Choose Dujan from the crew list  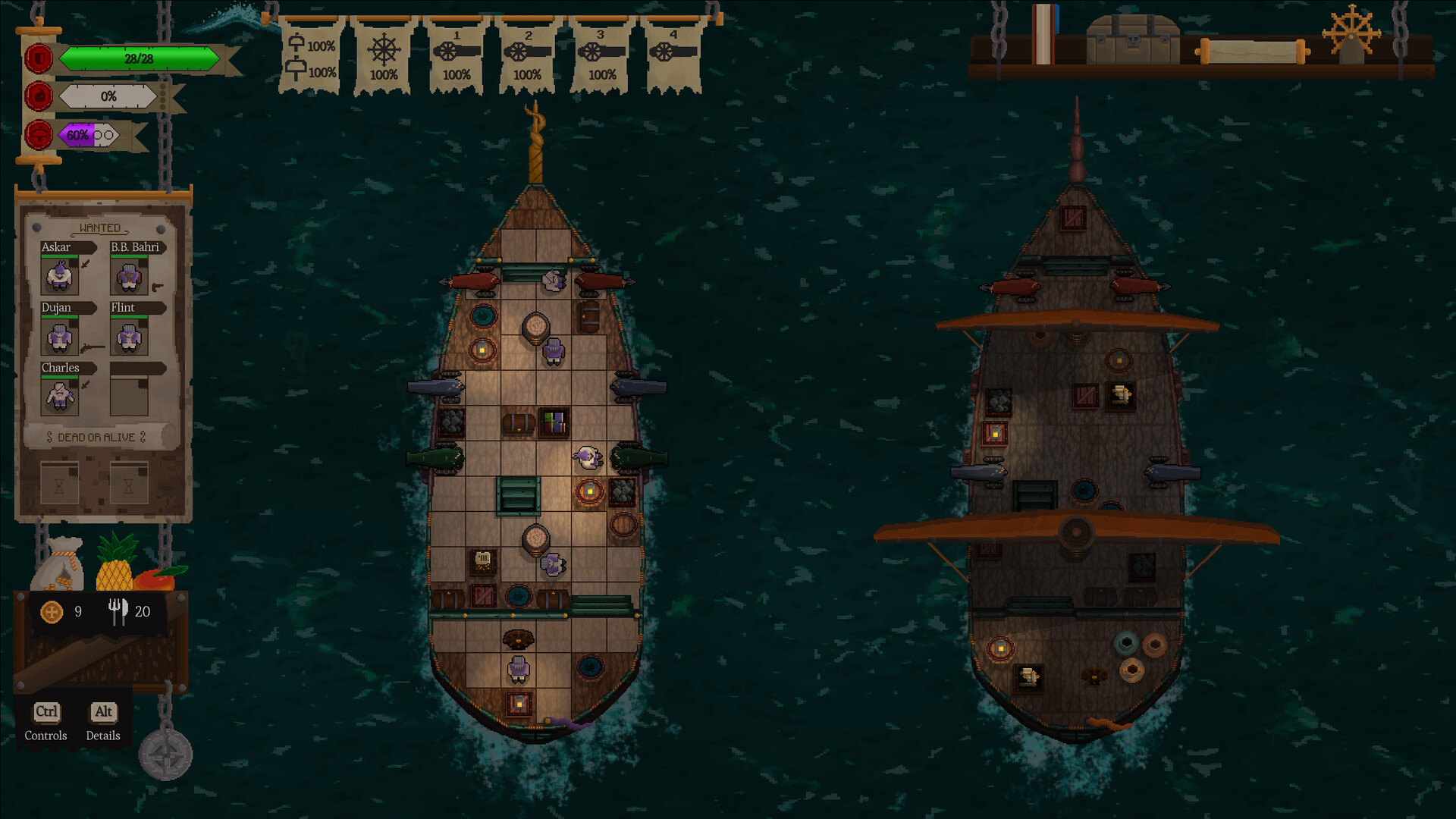59,337
